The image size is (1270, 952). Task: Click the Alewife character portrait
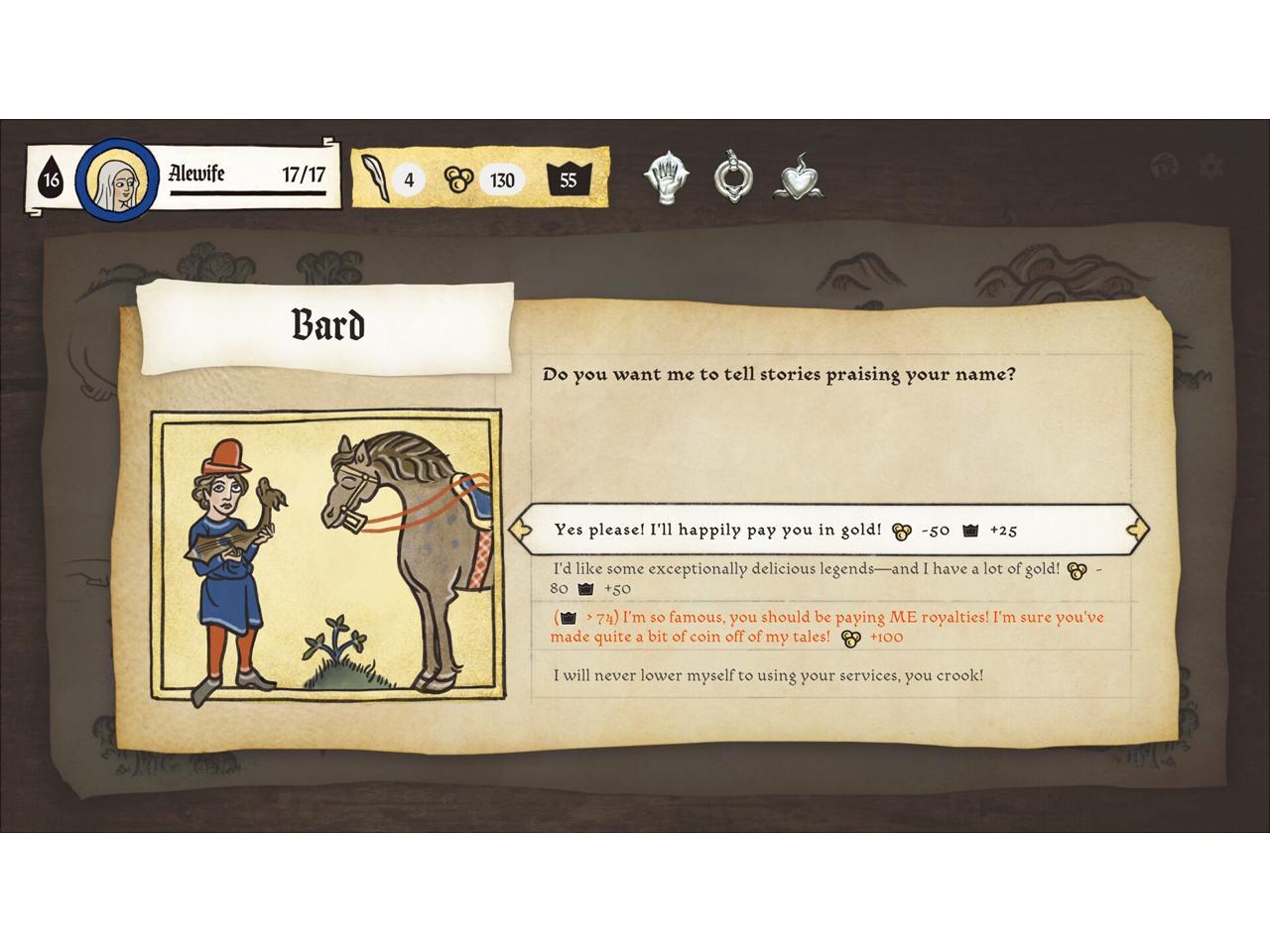click(117, 180)
